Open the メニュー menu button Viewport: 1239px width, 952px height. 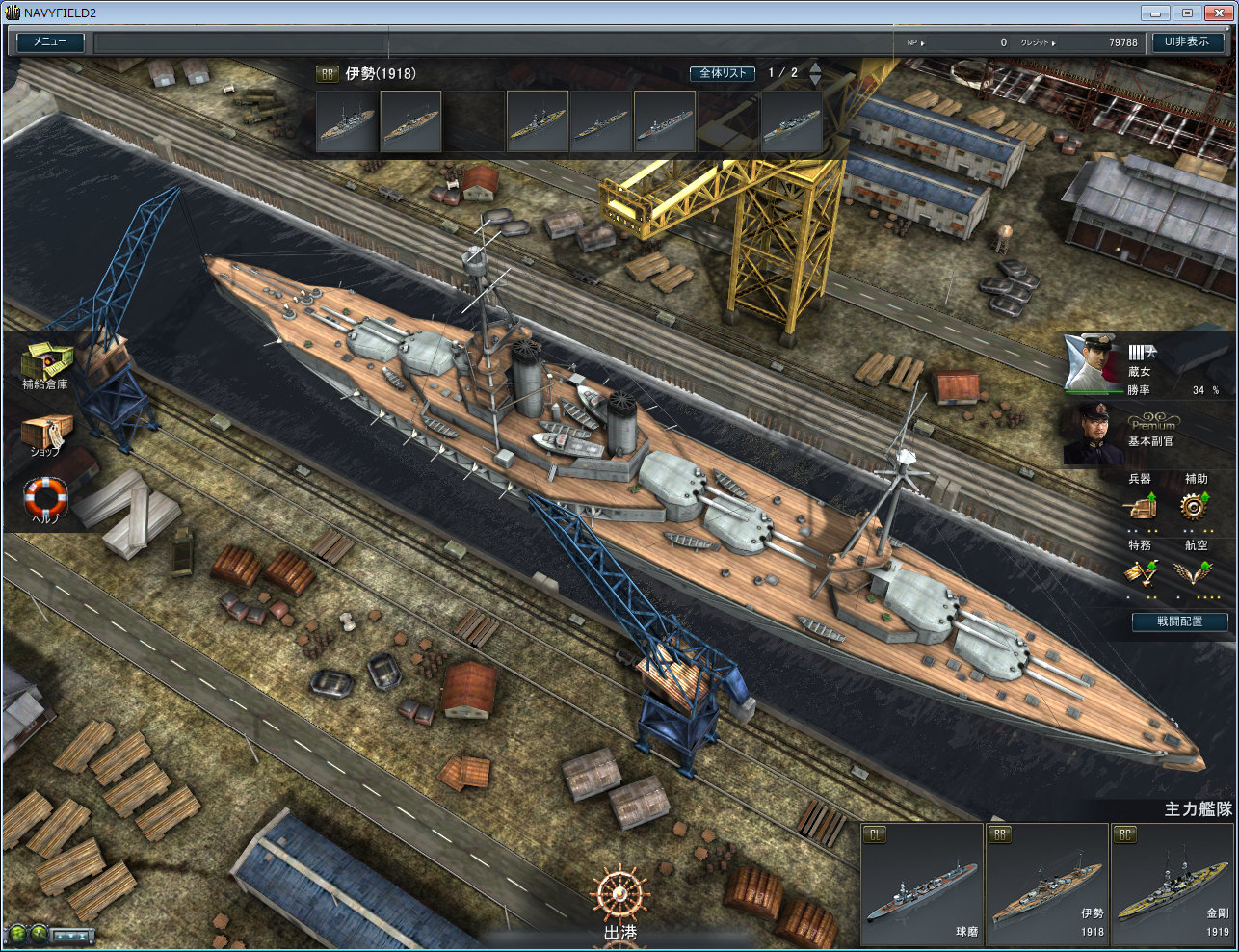[x=50, y=42]
